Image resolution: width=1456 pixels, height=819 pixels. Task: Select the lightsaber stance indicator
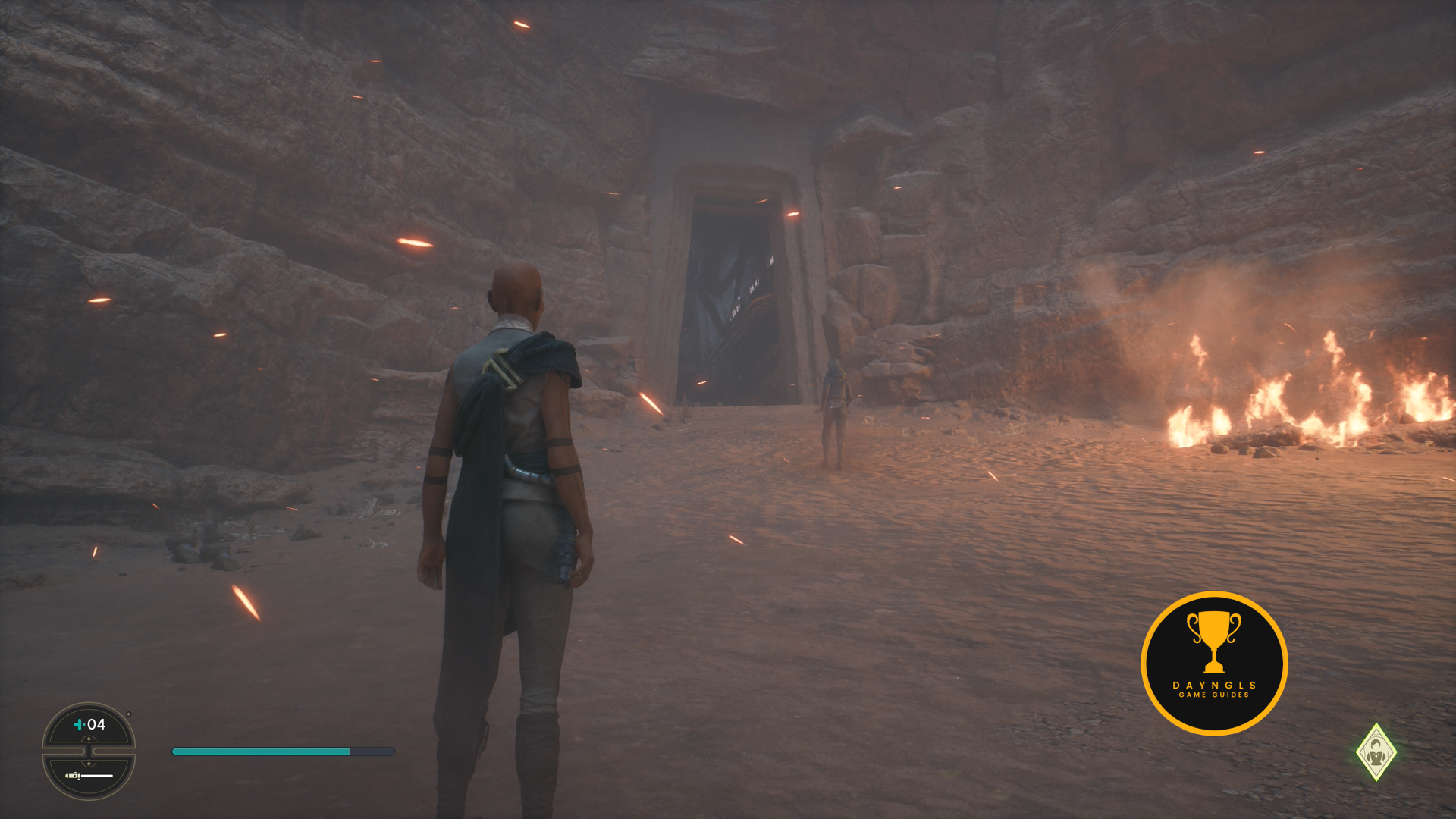[89, 776]
